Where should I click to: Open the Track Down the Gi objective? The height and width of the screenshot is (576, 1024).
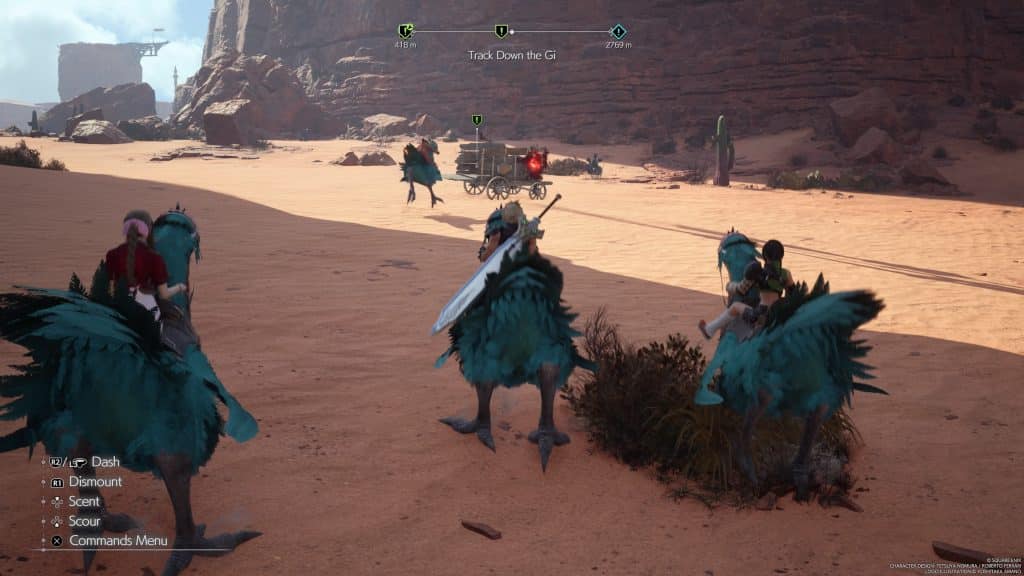click(x=511, y=55)
